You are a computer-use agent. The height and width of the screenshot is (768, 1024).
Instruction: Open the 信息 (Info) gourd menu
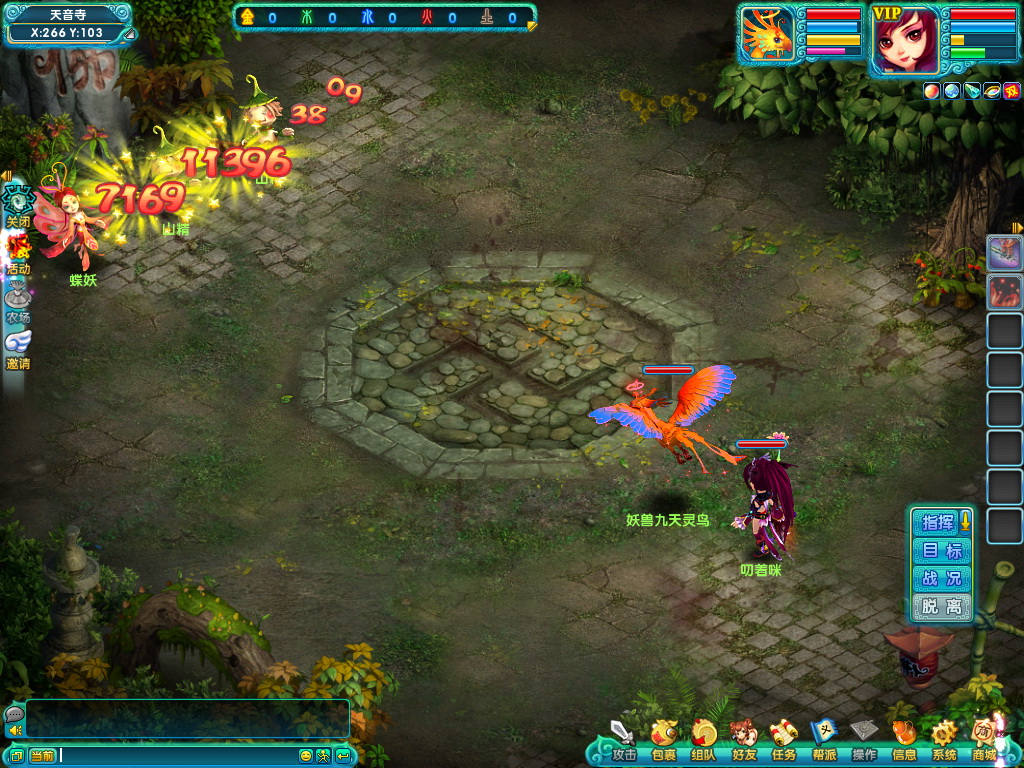[x=903, y=738]
